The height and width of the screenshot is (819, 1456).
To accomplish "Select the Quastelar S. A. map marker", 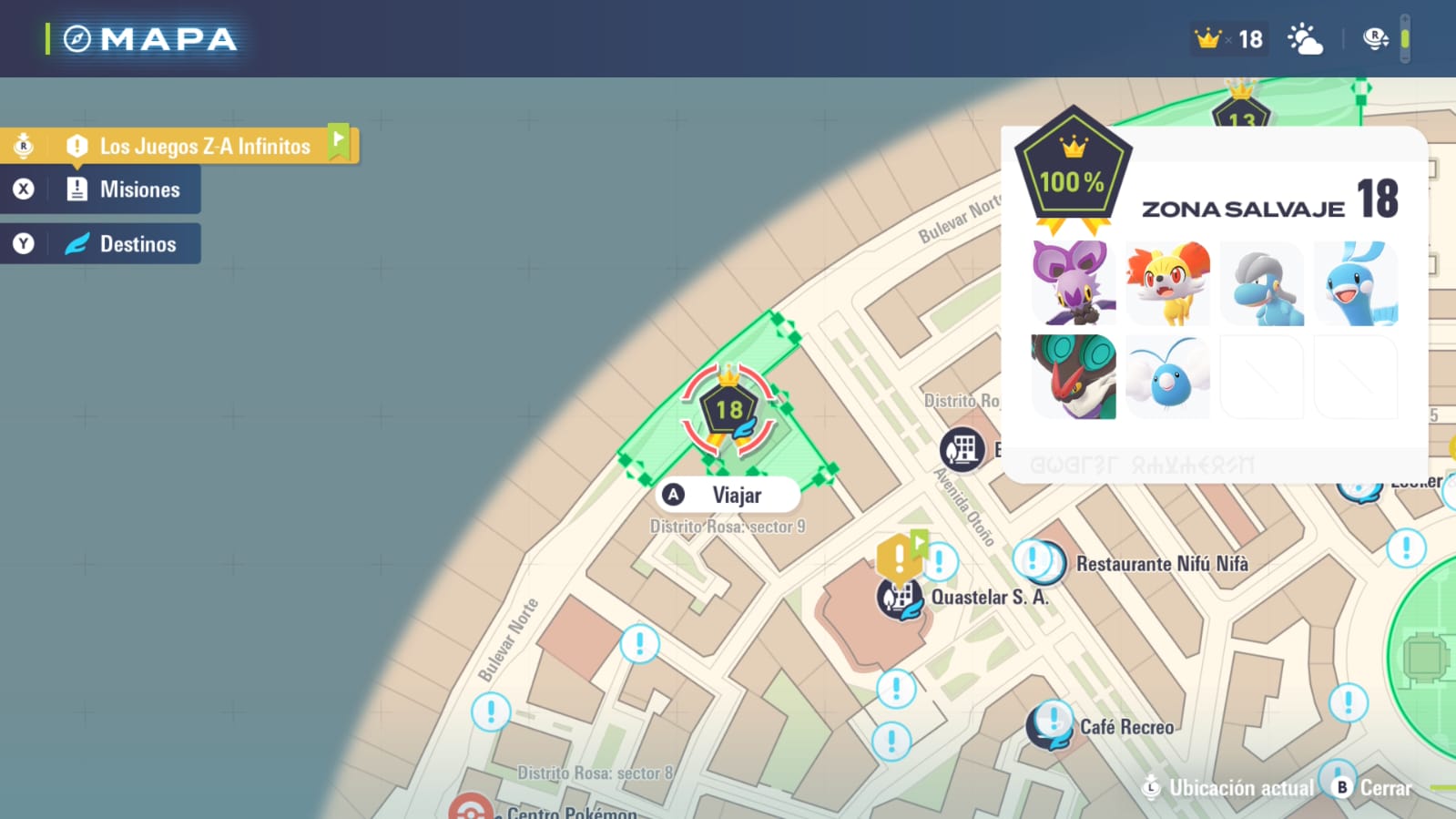I will click(x=899, y=599).
